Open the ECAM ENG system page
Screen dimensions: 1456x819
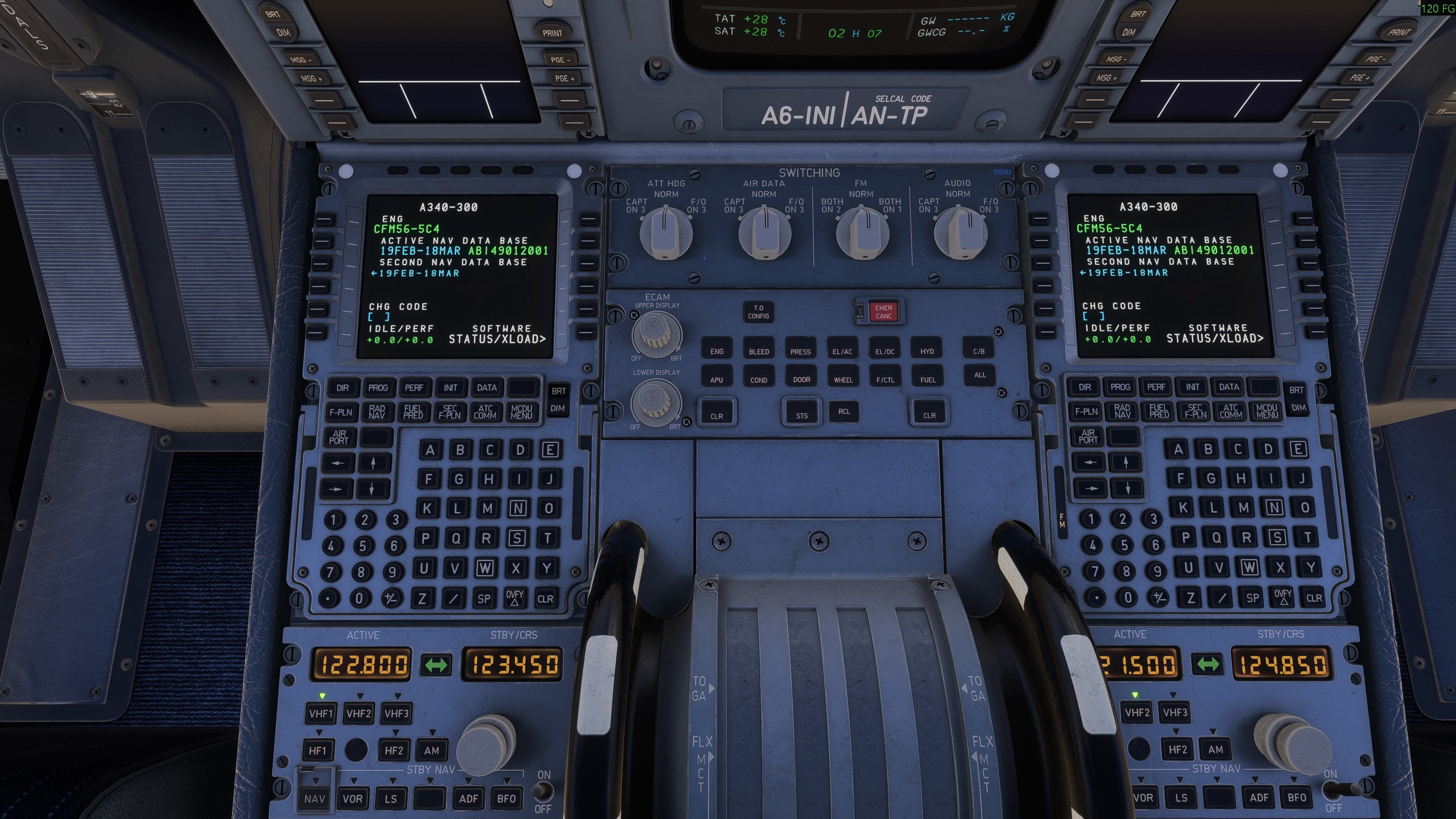pos(717,351)
